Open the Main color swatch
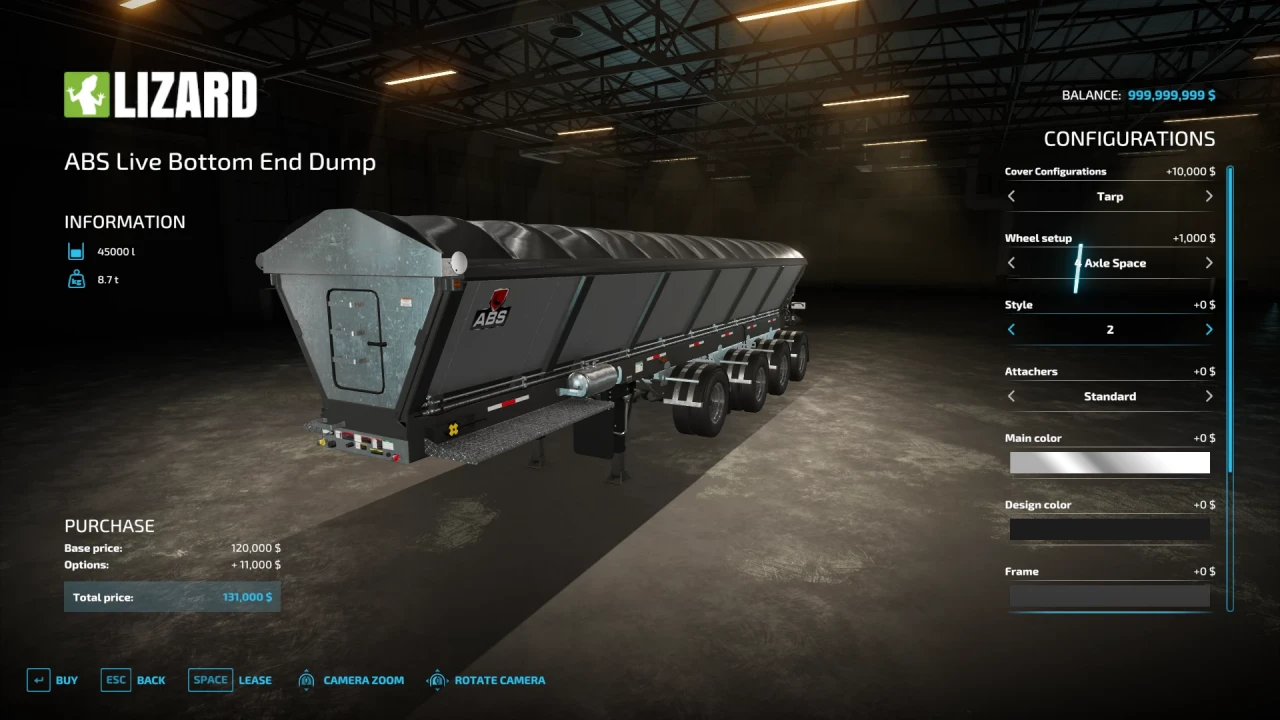Viewport: 1280px width, 720px height. coord(1109,463)
